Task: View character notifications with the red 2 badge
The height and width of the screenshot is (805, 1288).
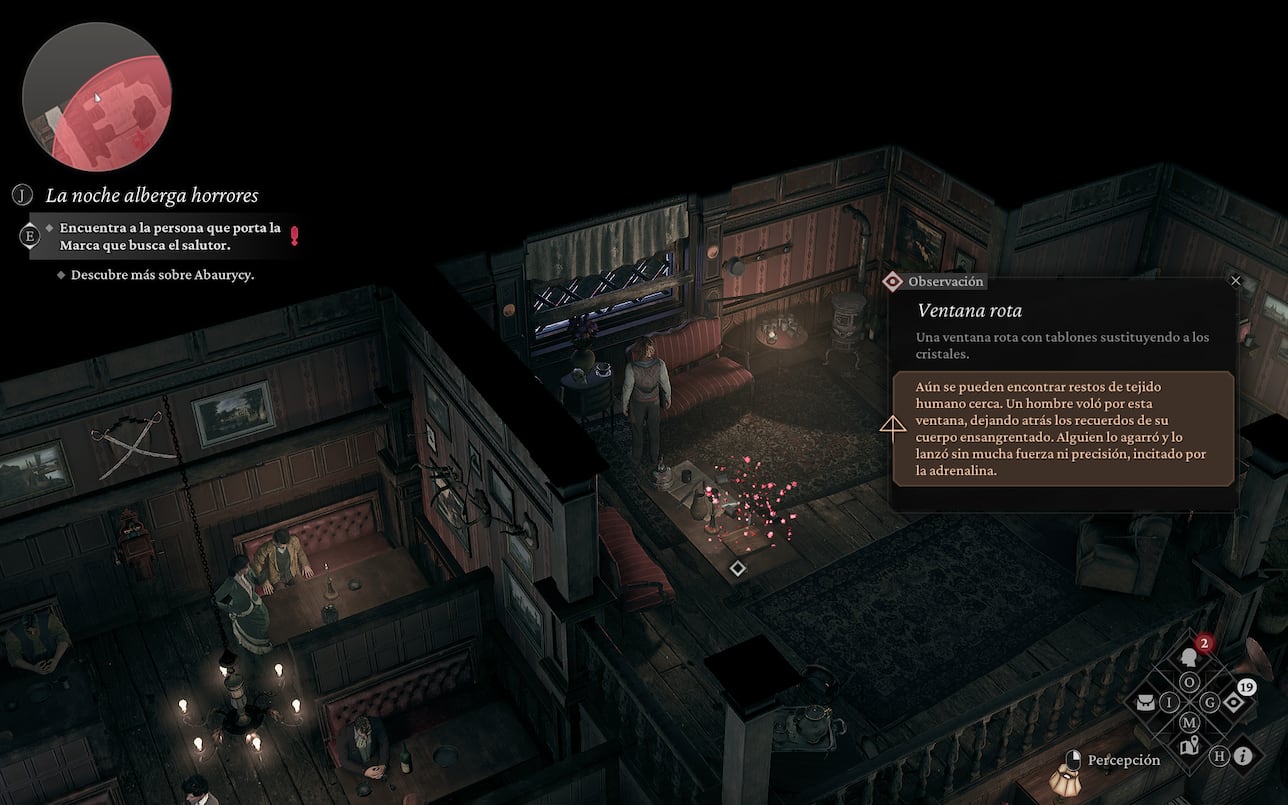Action: click(x=1189, y=658)
